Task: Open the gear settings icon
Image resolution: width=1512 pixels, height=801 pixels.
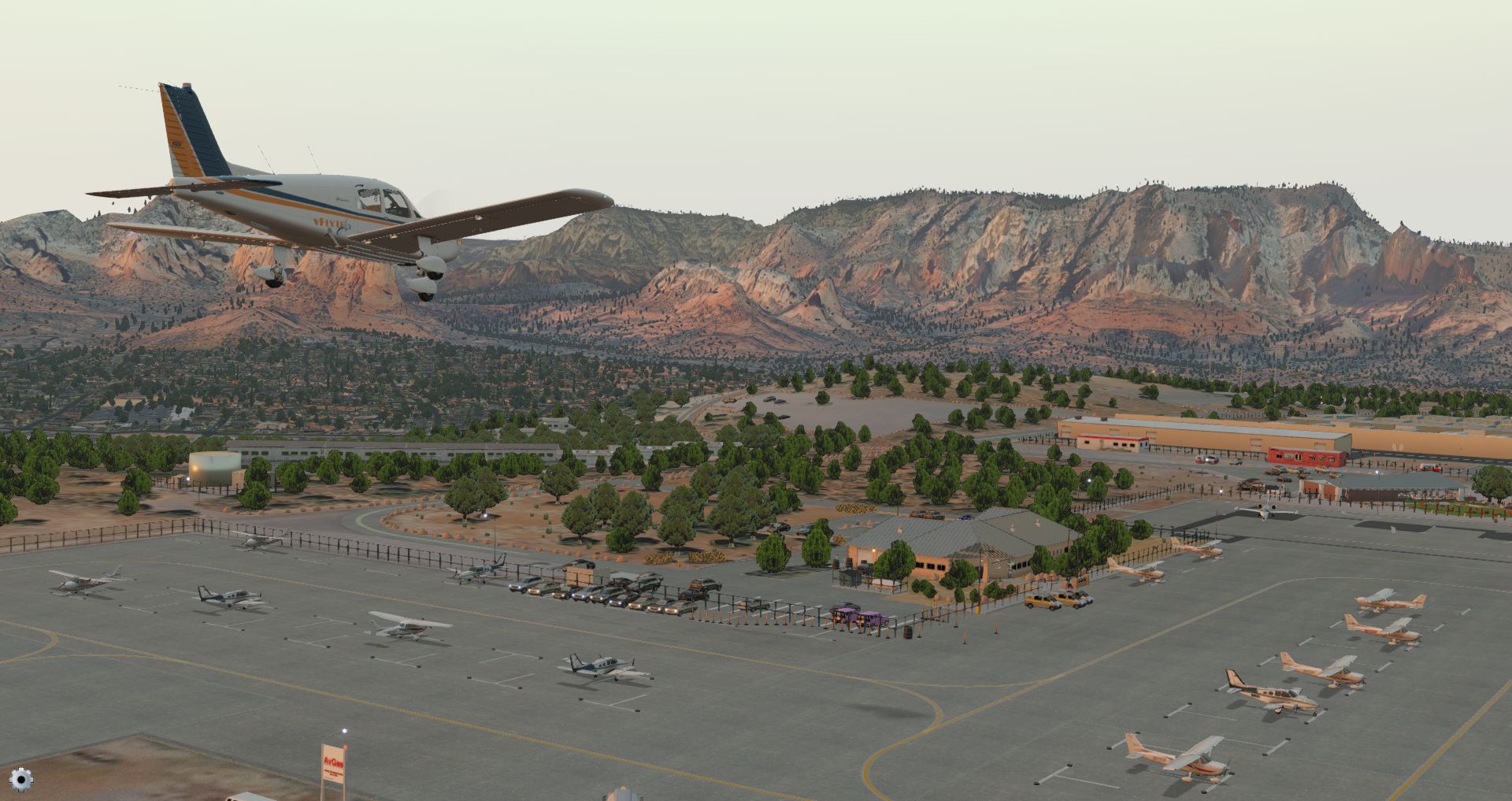Action: pyautogui.click(x=21, y=780)
